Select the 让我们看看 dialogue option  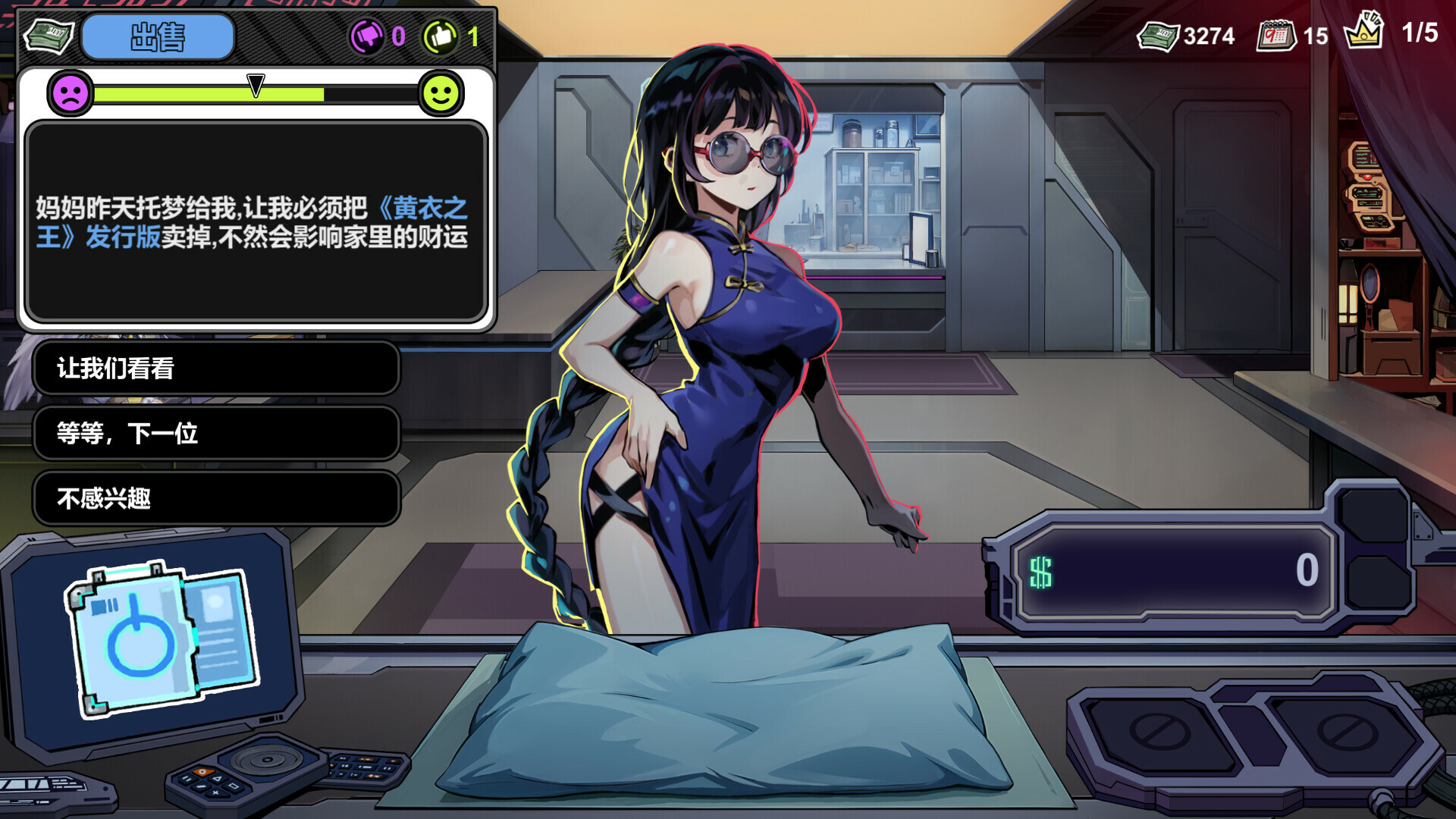pyautogui.click(x=216, y=369)
